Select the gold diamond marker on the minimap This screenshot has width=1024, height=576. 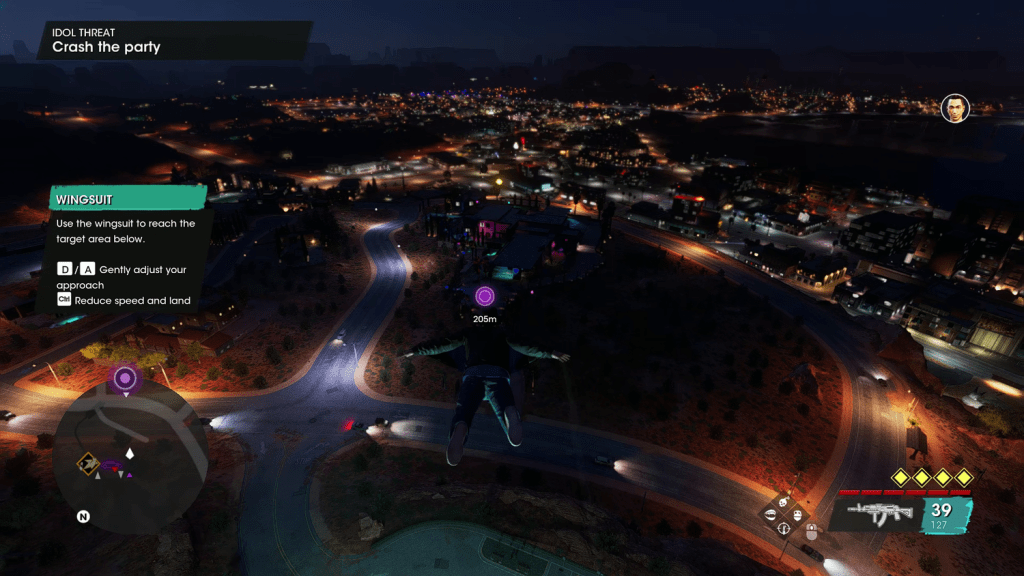(x=86, y=462)
